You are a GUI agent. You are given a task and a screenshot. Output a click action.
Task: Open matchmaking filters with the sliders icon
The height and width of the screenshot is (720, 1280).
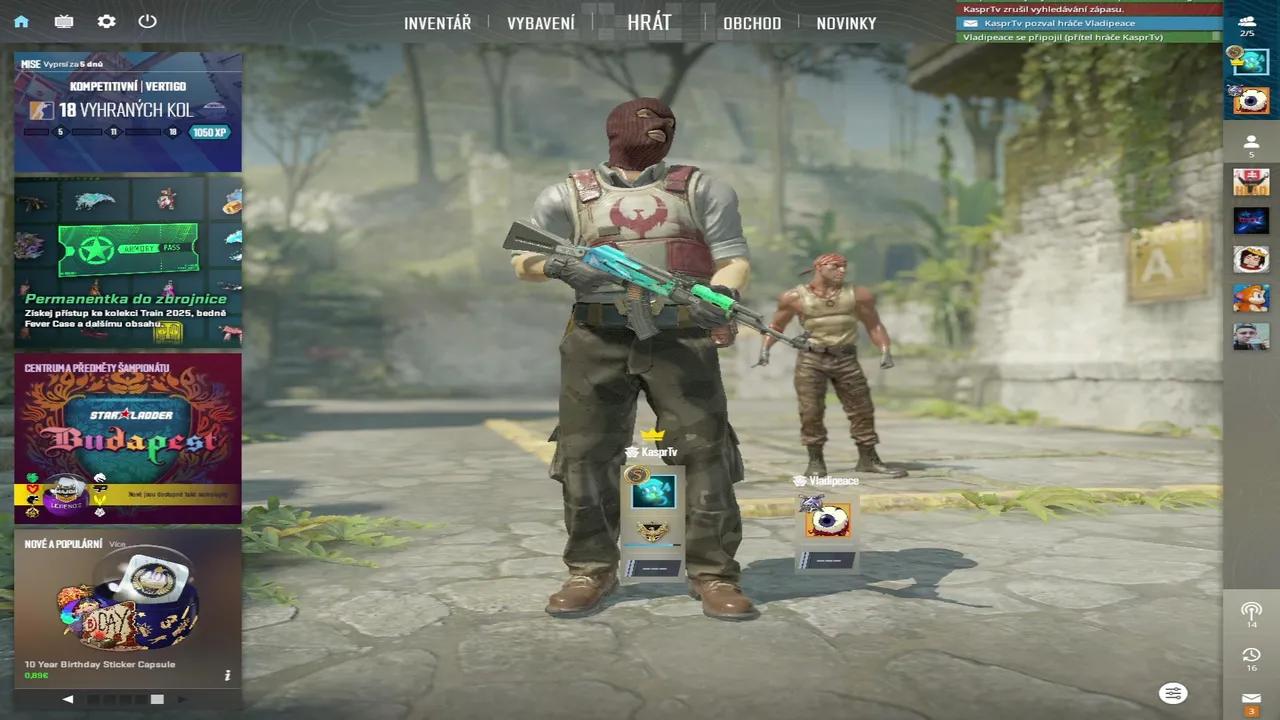[1172, 693]
